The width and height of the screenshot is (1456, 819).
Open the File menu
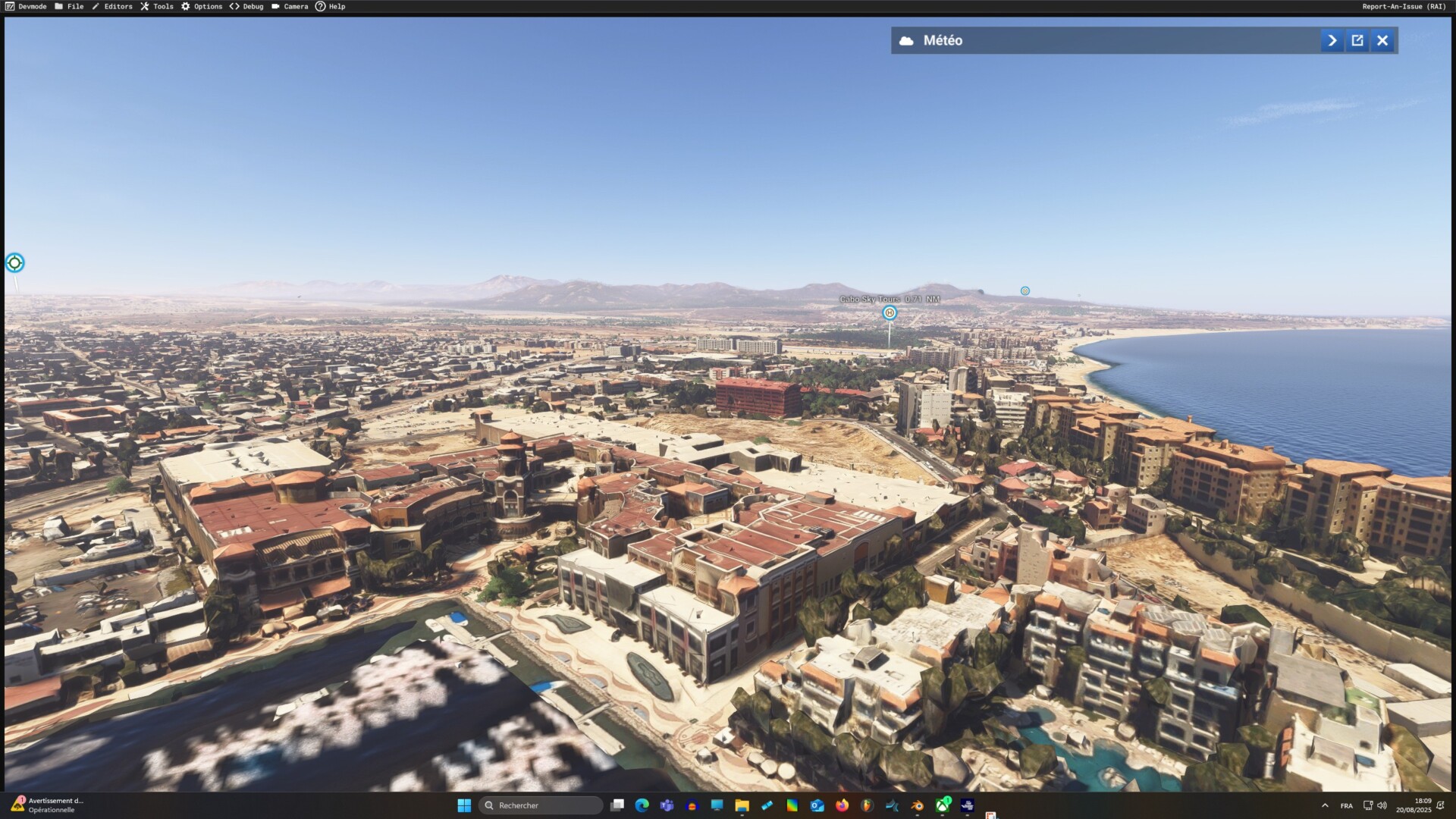pos(69,7)
